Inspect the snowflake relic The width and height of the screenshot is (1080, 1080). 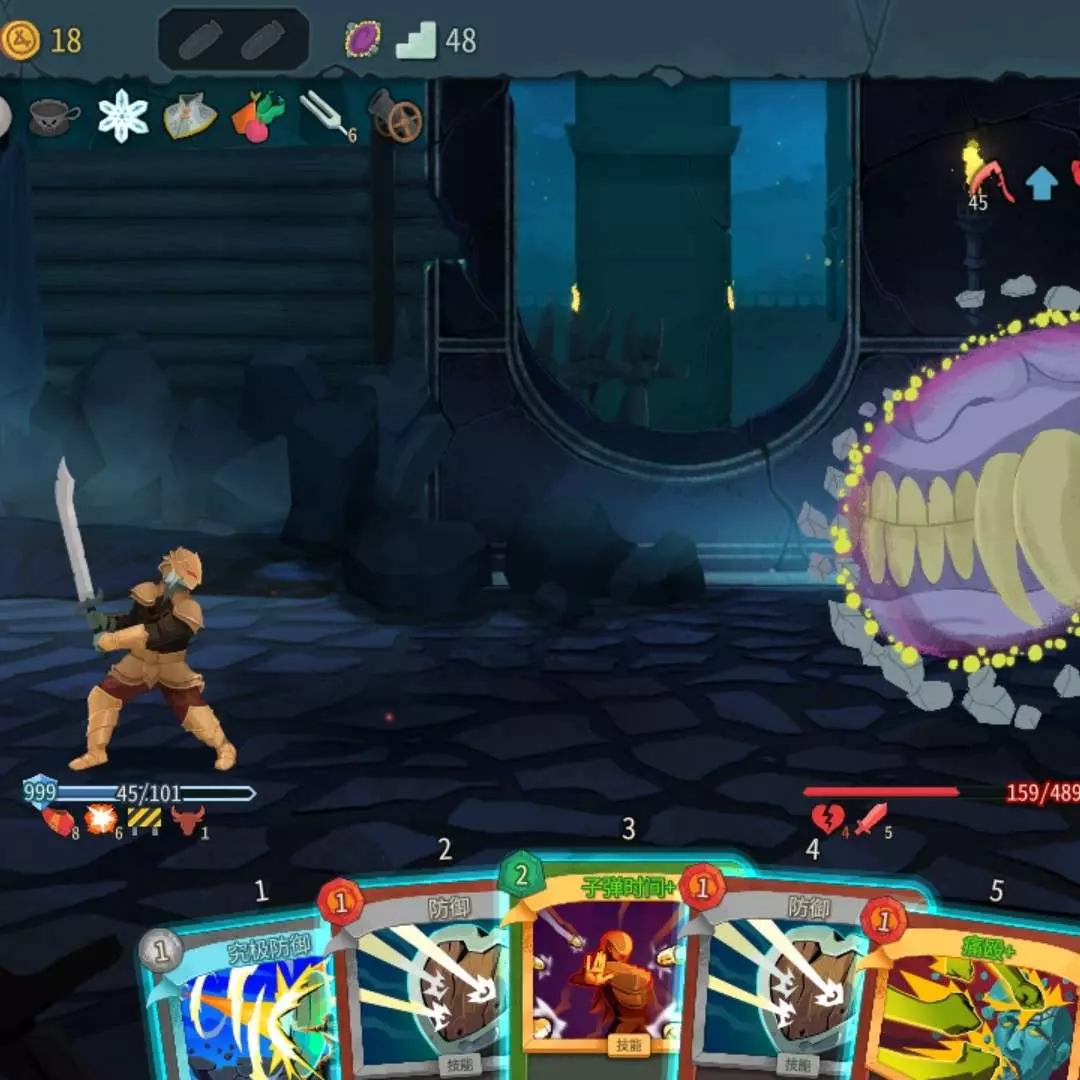pyautogui.click(x=123, y=116)
